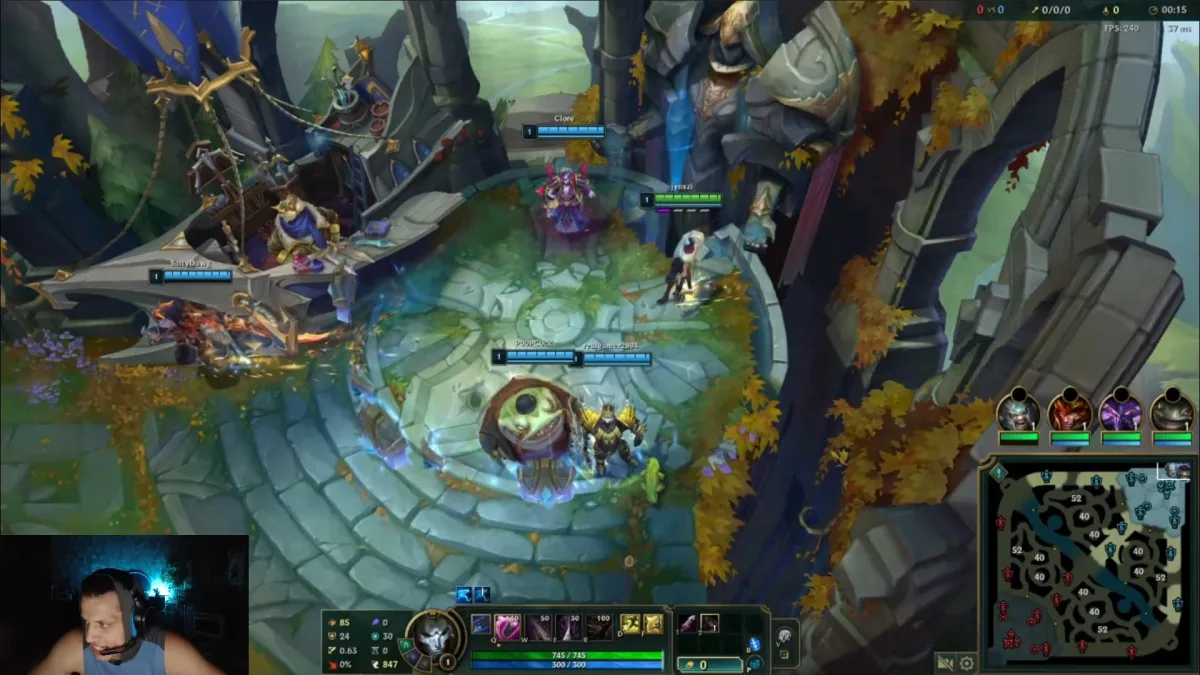Screen dimensions: 1200x675
Task: Select the item in inventory slot 2
Action: [710, 623]
